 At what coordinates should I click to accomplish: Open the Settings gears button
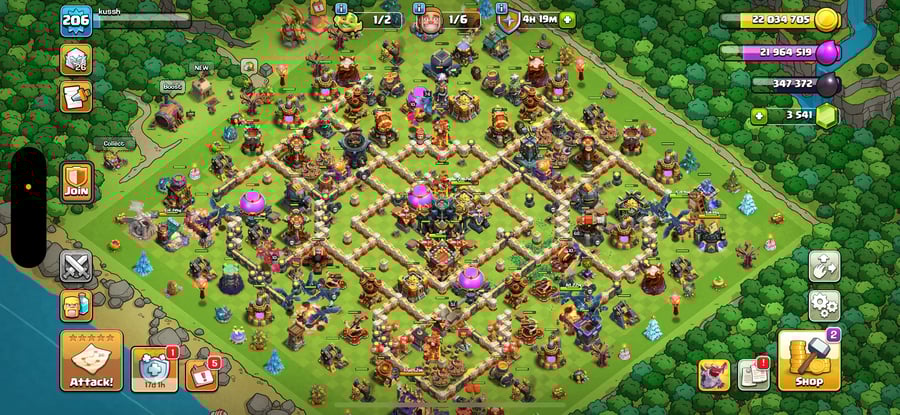coord(824,303)
